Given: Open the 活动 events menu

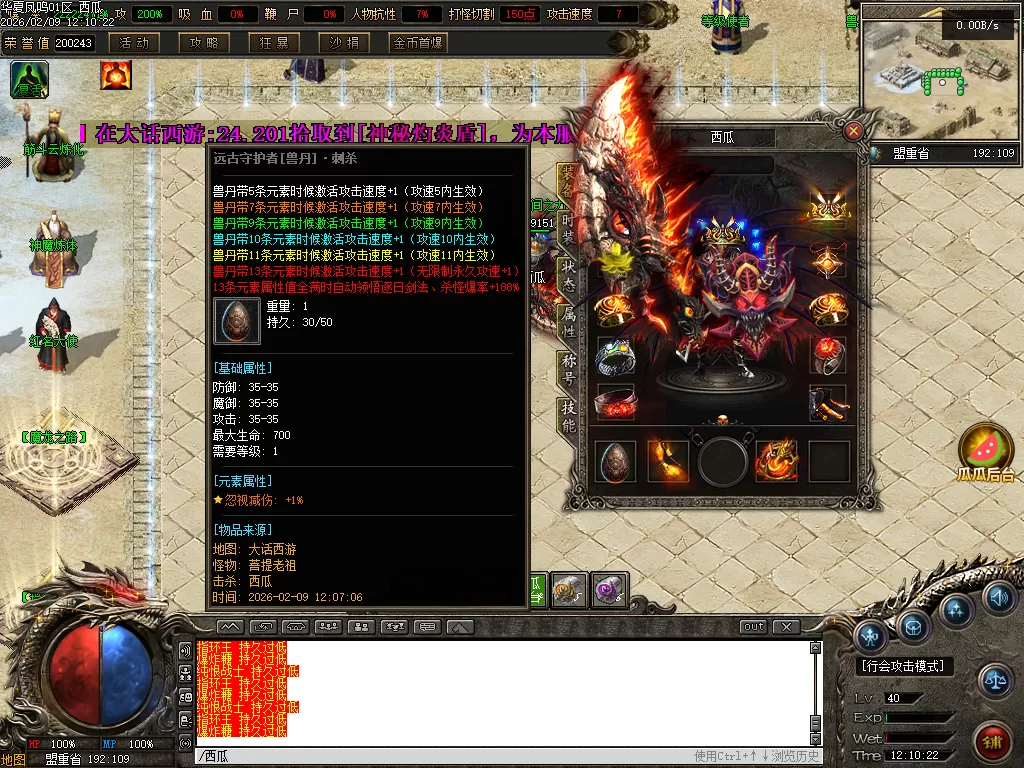Looking at the screenshot, I should coord(134,43).
